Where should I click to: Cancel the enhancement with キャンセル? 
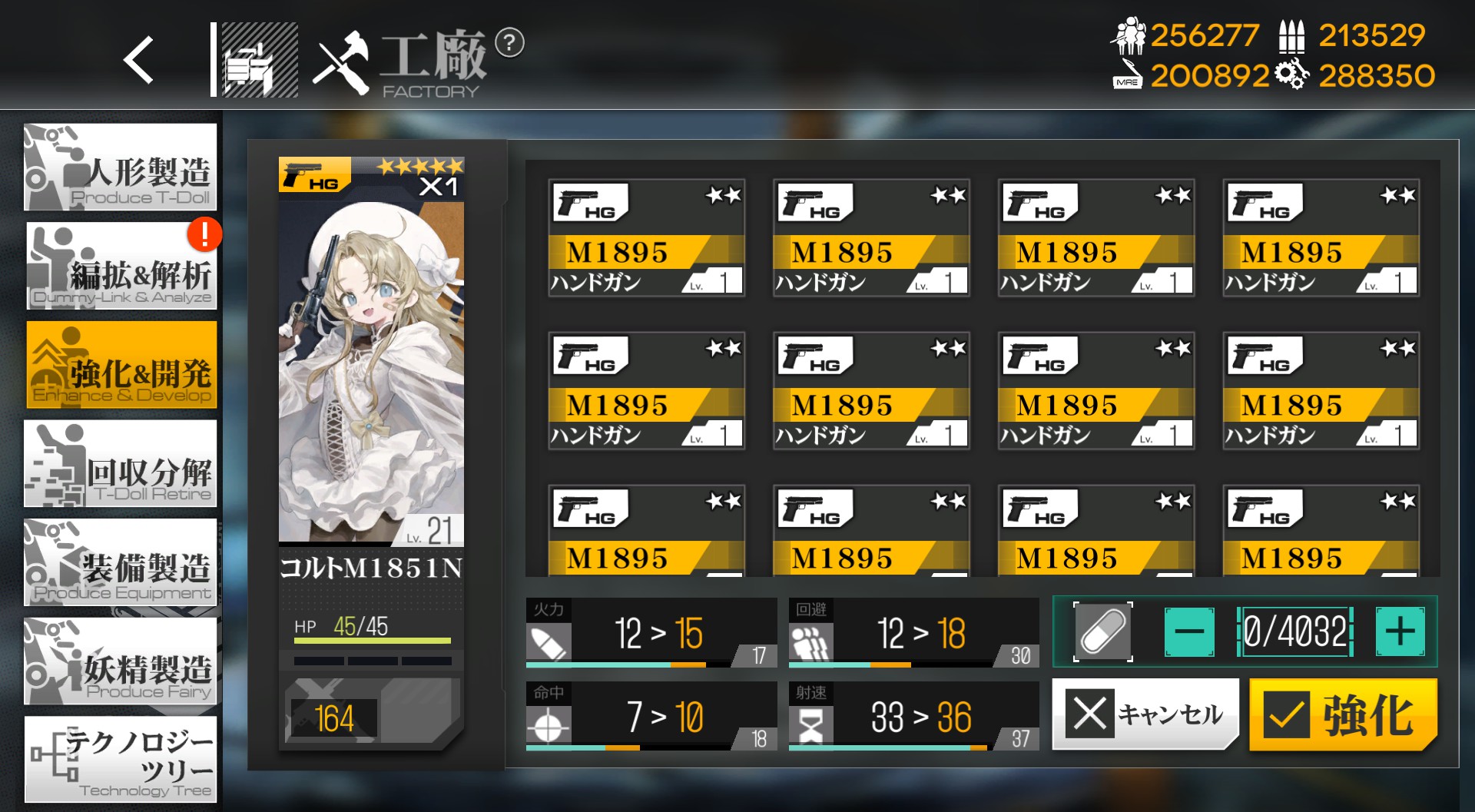pyautogui.click(x=1145, y=714)
